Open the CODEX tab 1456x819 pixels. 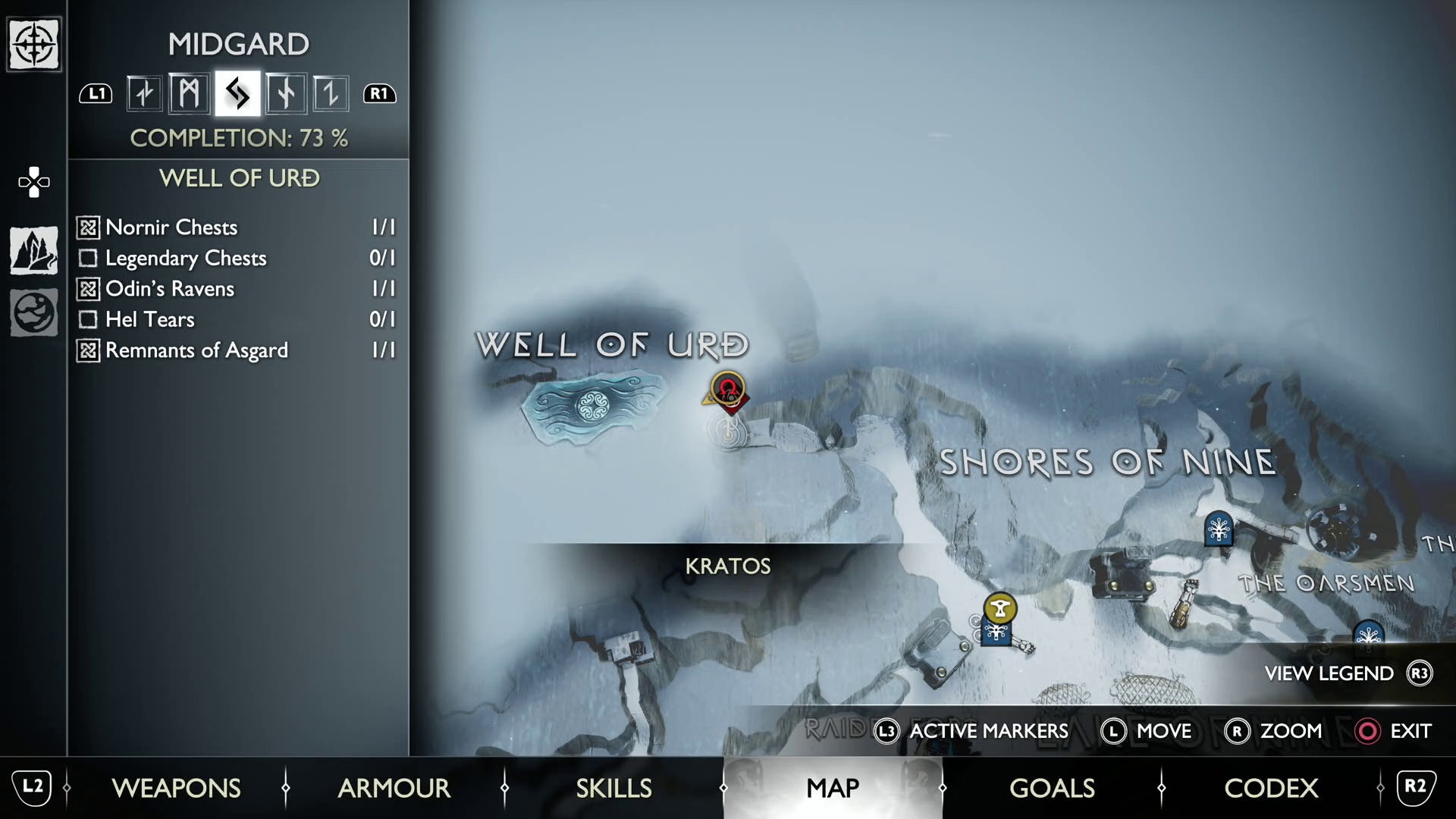pyautogui.click(x=1270, y=789)
